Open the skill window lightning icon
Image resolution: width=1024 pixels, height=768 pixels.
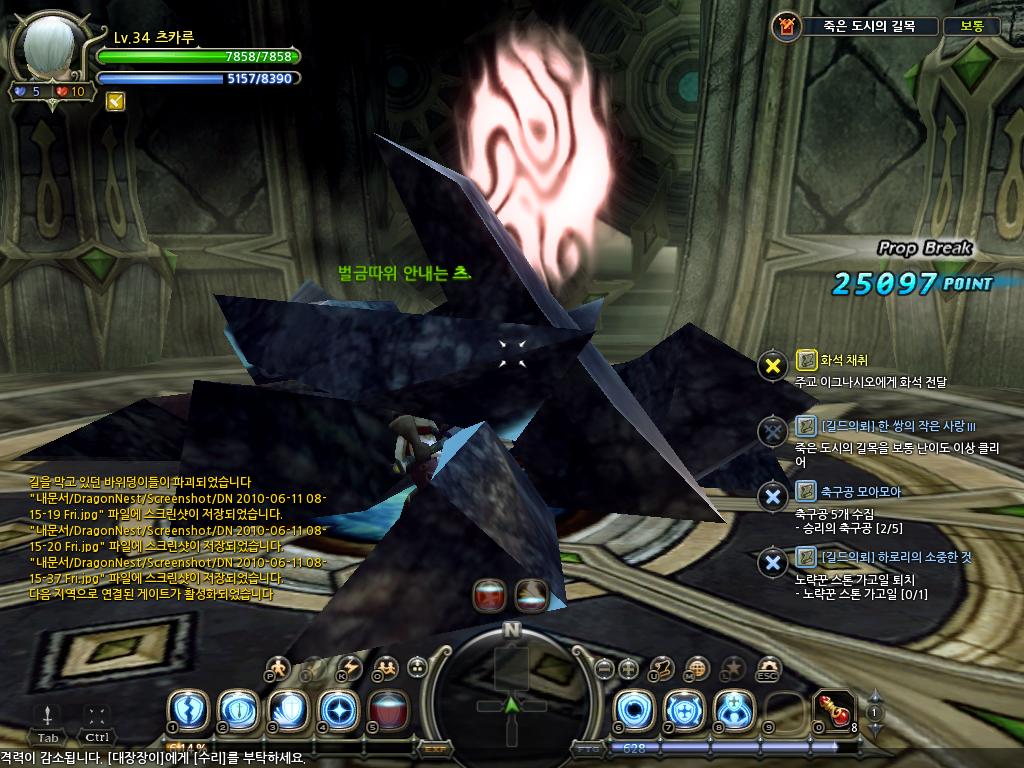click(350, 667)
